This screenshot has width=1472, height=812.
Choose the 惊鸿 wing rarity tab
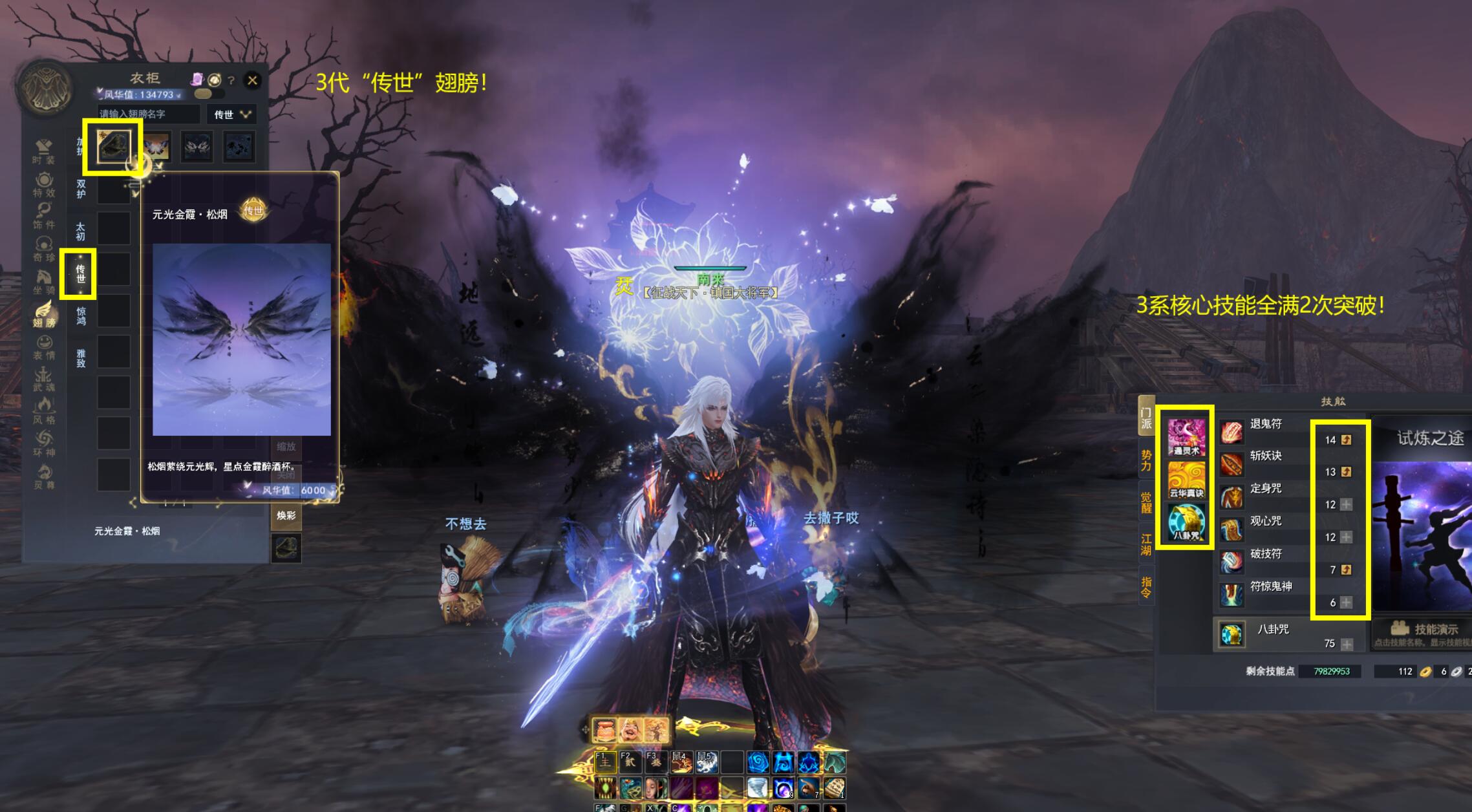81,316
